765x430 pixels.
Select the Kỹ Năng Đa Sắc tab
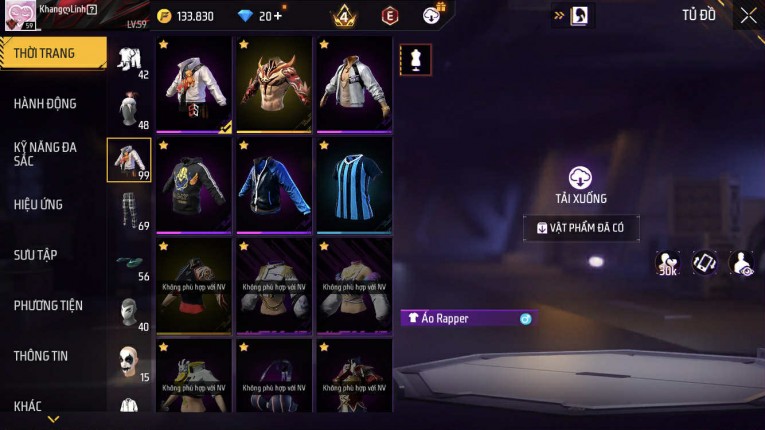click(46, 154)
